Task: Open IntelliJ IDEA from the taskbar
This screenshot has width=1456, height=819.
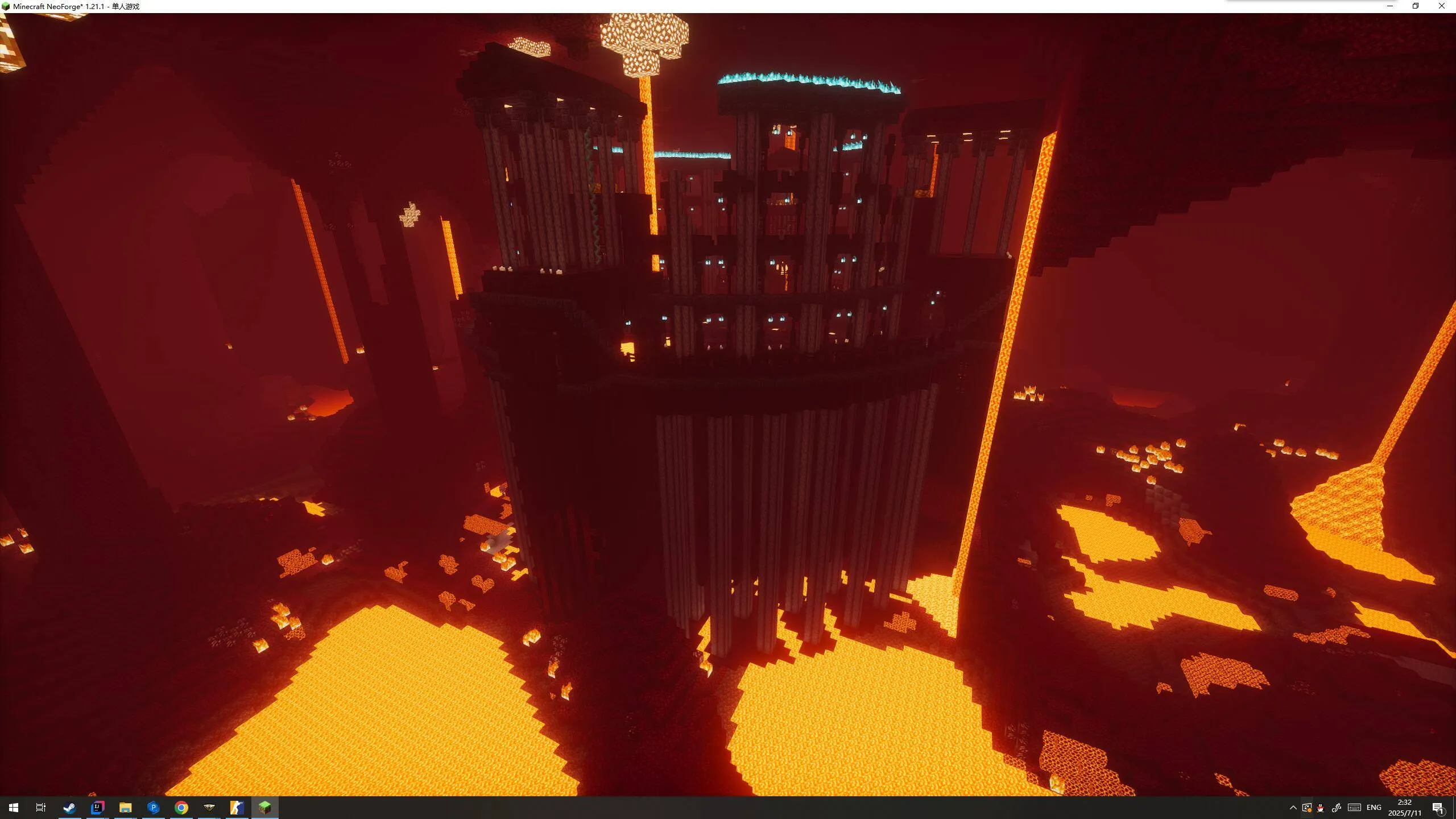Action: click(x=97, y=806)
